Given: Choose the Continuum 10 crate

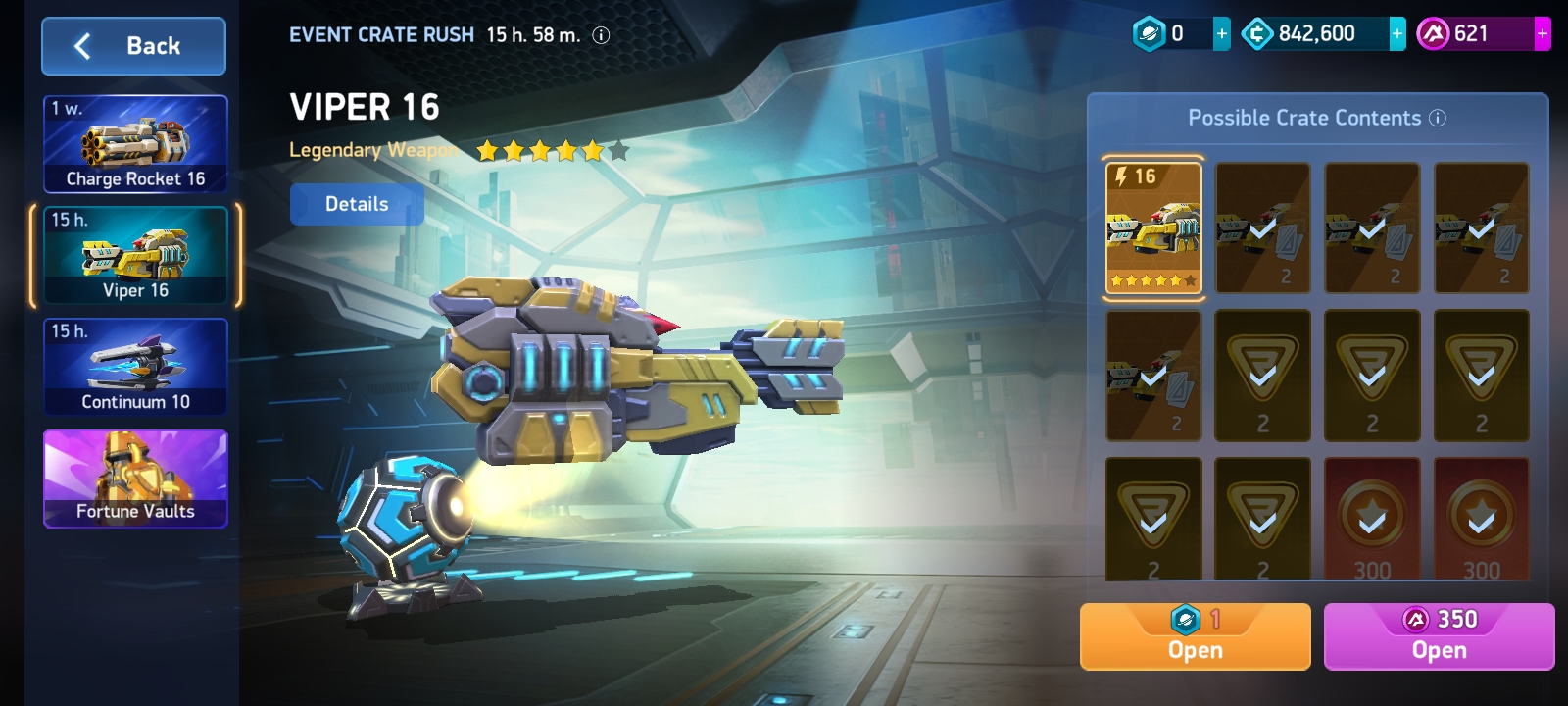Looking at the screenshot, I should pyautogui.click(x=135, y=367).
